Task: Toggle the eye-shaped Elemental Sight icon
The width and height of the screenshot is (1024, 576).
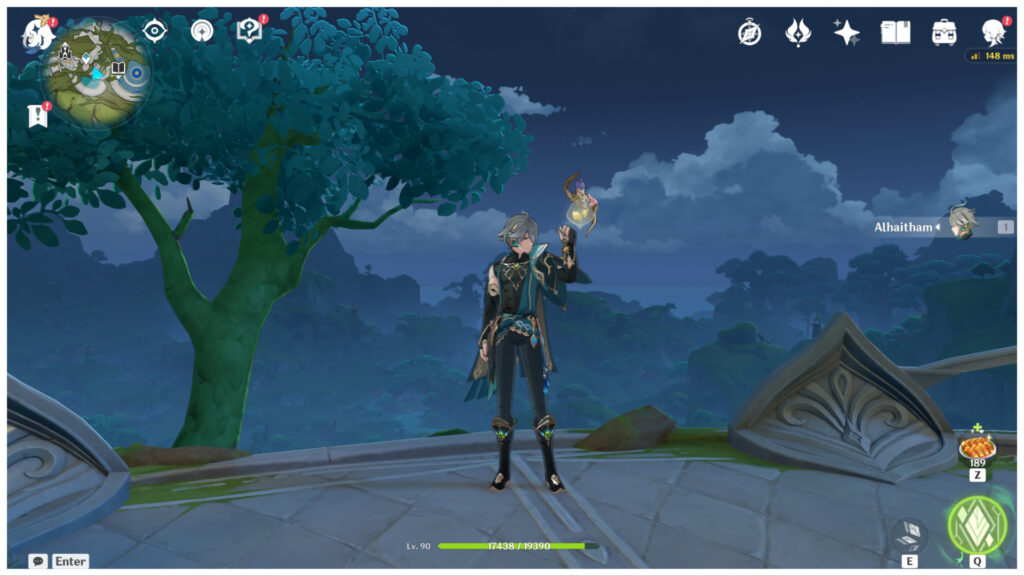Action: click(x=154, y=31)
